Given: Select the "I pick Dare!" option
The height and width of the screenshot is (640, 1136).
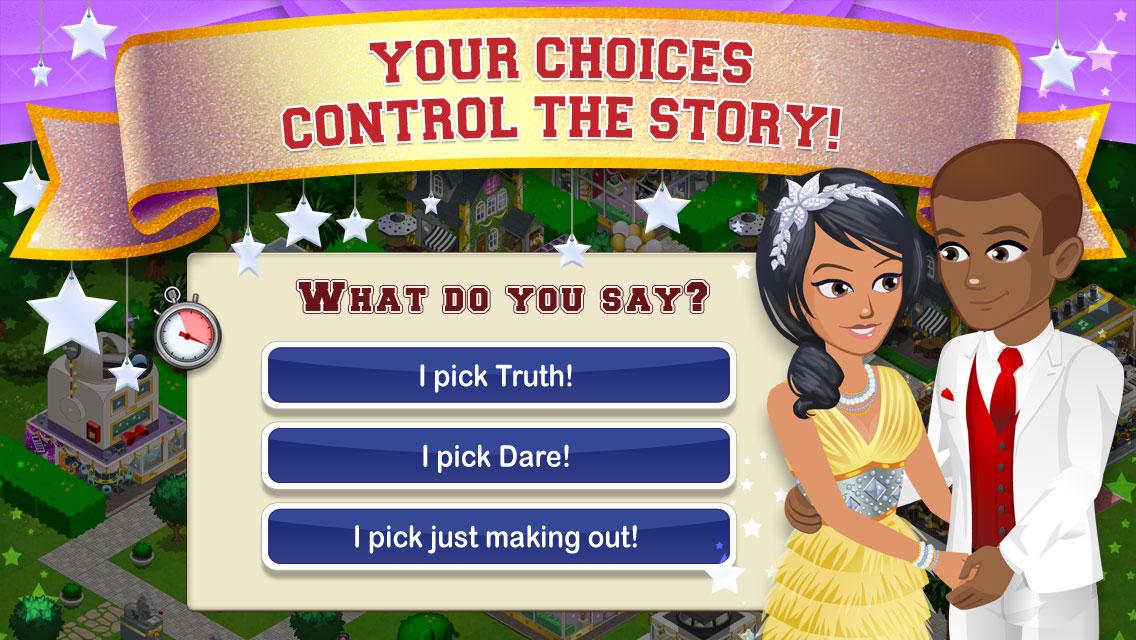Looking at the screenshot, I should pyautogui.click(x=497, y=457).
